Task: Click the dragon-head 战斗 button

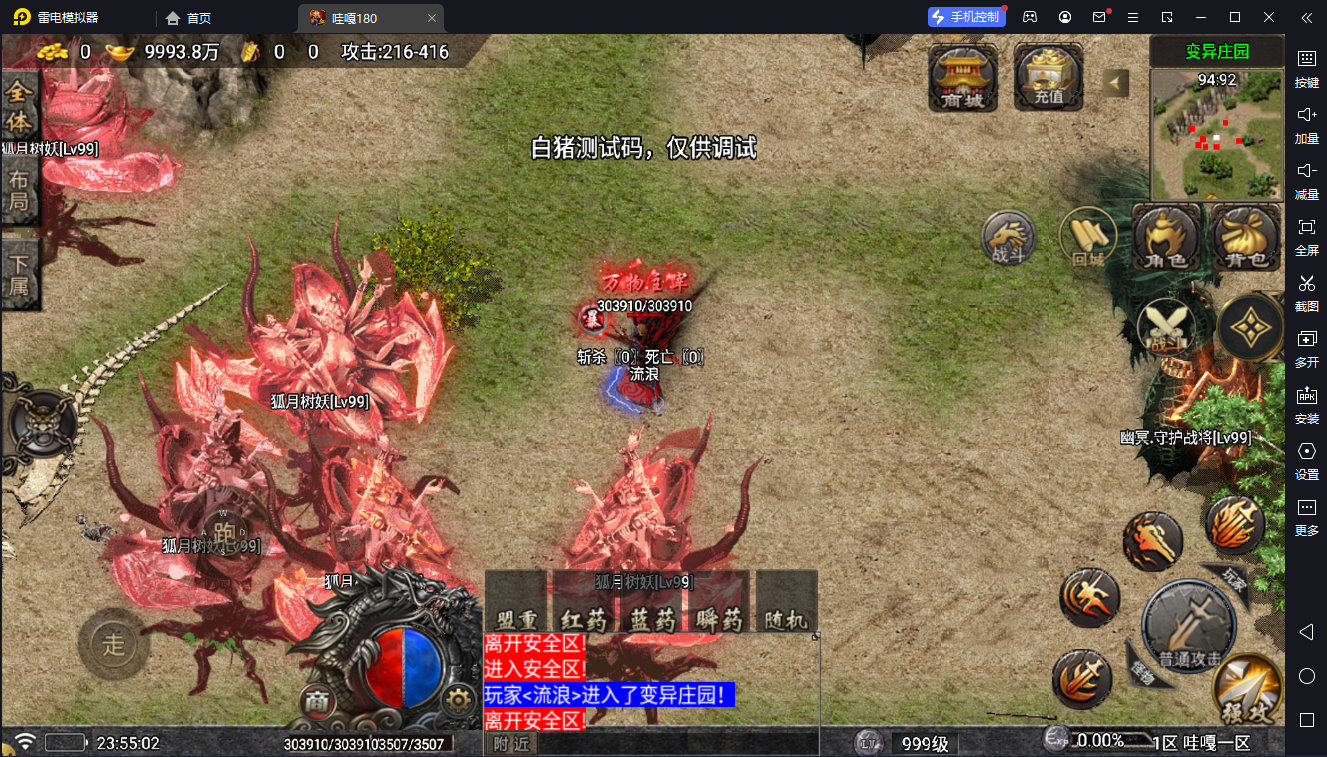Action: [x=1009, y=240]
